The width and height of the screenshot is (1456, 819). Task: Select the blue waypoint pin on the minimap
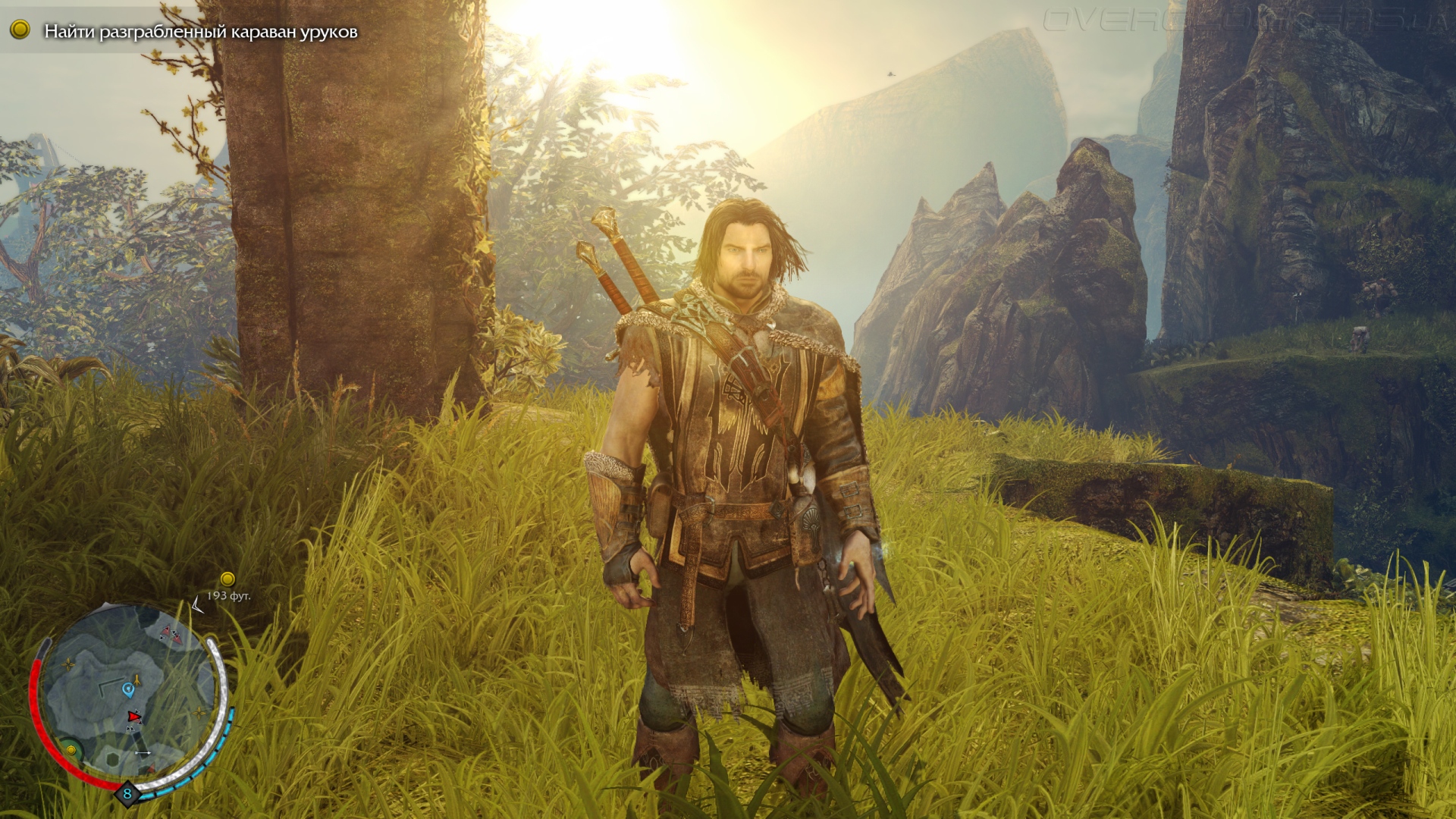click(x=128, y=689)
